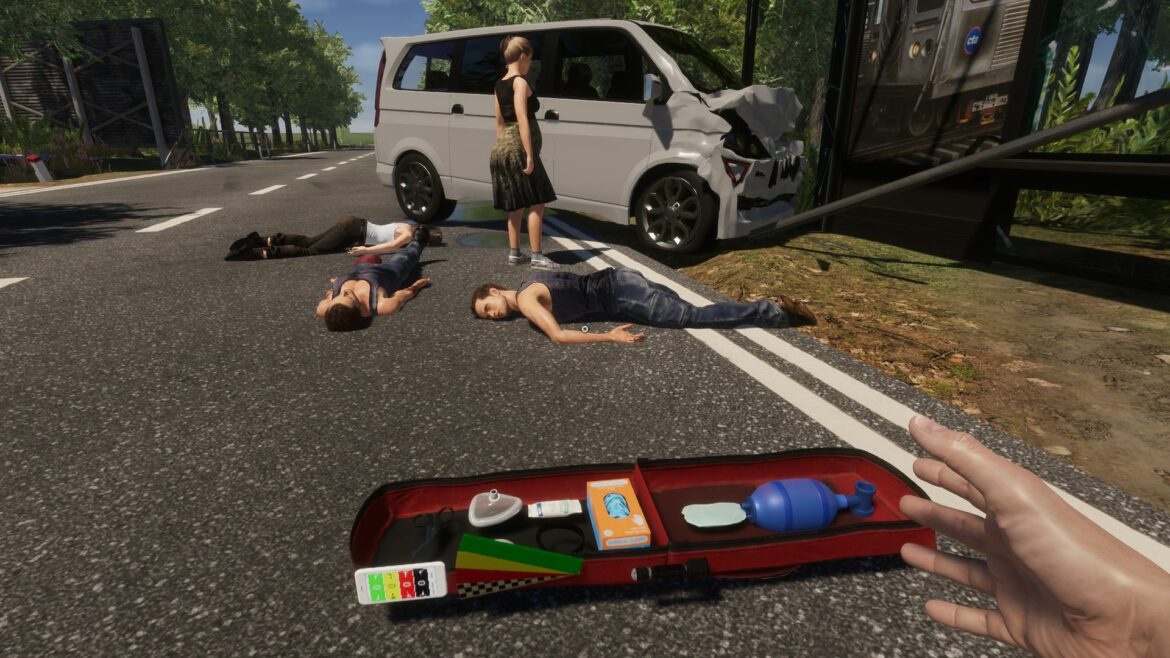This screenshot has width=1170, height=658.
Task: Grab the clear pocket face mask
Action: [x=494, y=507]
